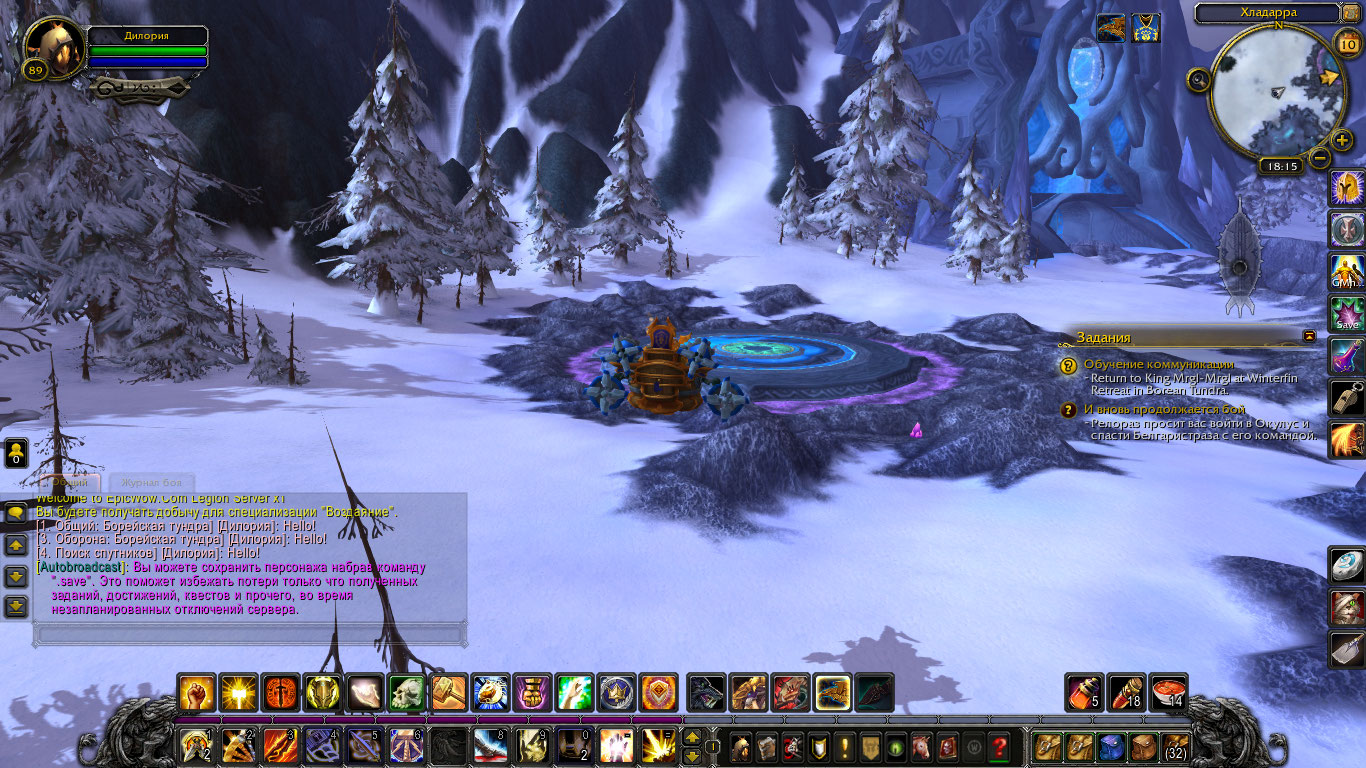This screenshot has height=768, width=1366.
Task: Zoom out the minimap with minus button
Action: [1320, 158]
